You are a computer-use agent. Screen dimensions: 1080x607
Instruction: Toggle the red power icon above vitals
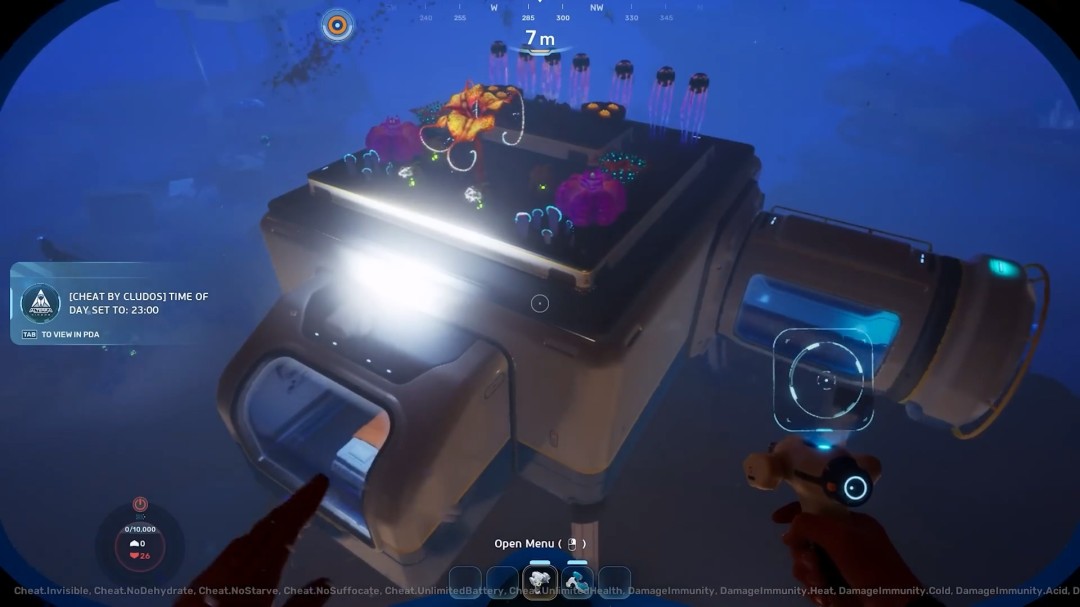click(140, 504)
